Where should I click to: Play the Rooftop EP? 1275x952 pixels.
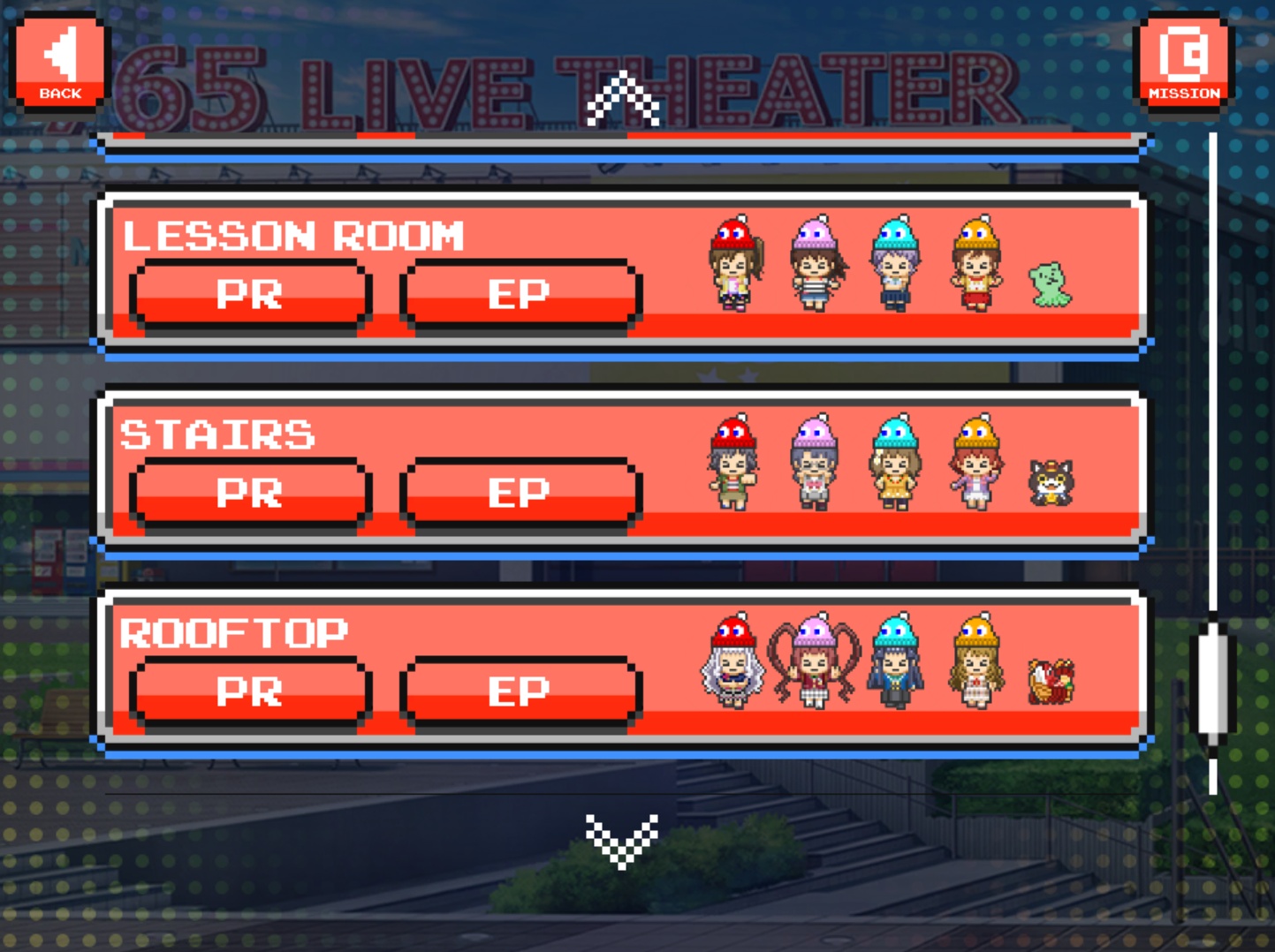520,692
